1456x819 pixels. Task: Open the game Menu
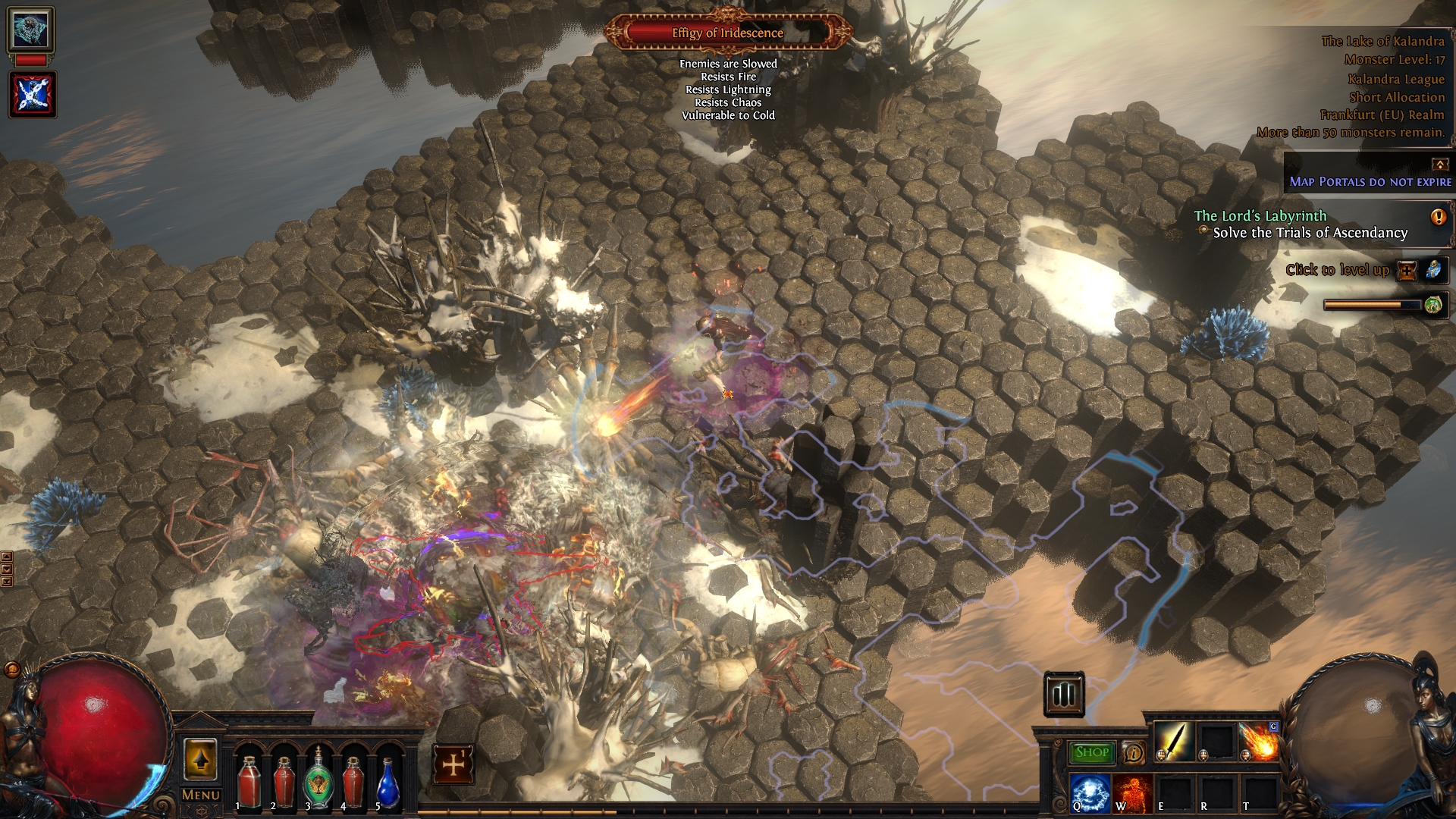(x=201, y=795)
